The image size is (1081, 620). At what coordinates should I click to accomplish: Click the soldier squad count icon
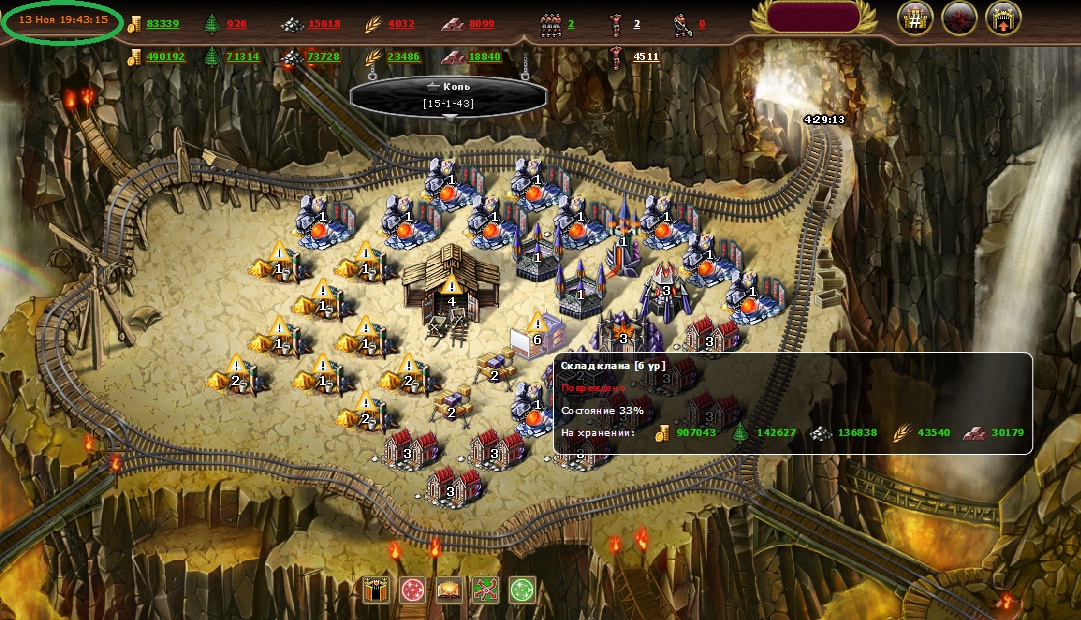point(550,24)
